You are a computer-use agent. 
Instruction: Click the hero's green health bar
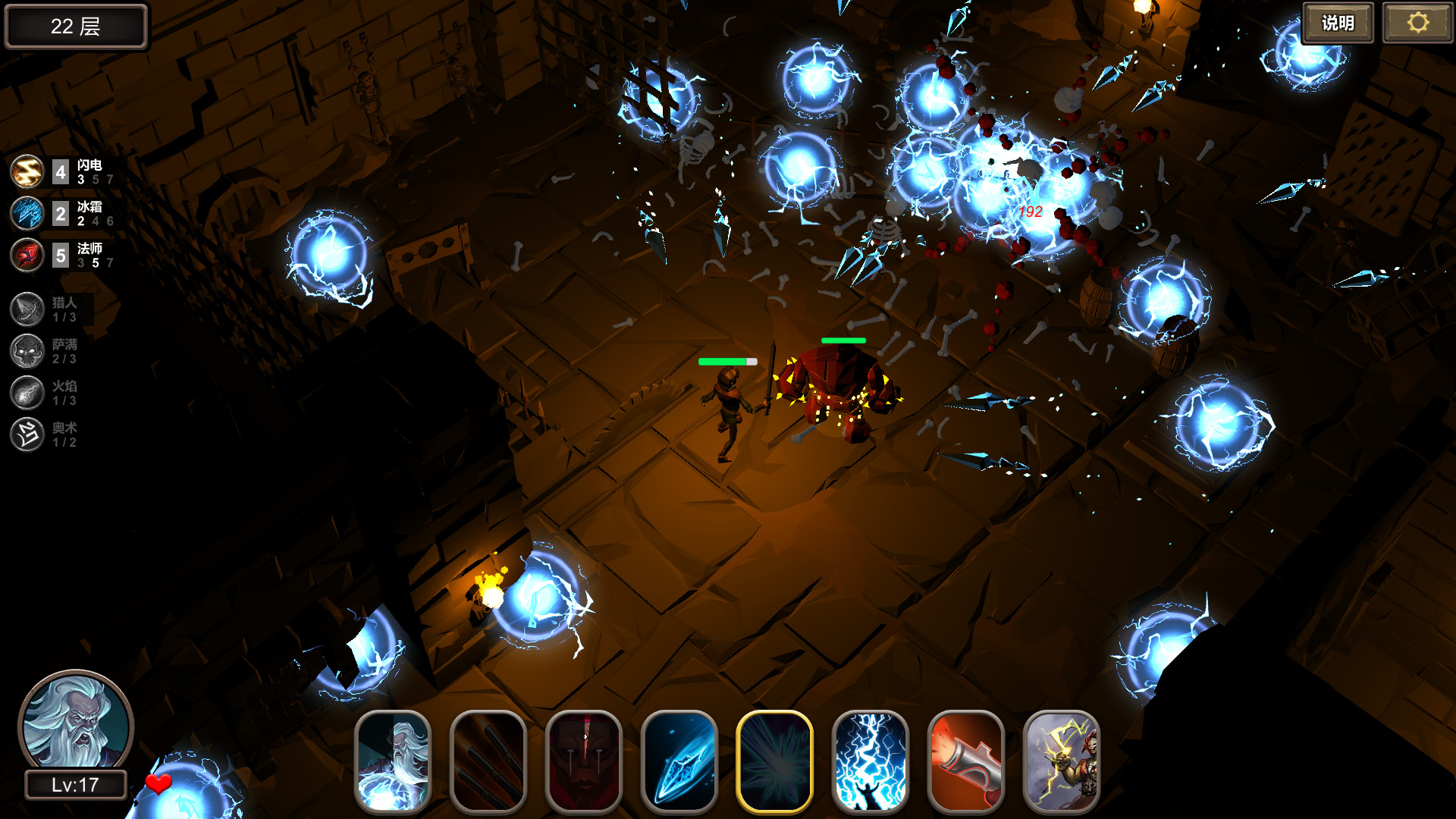tap(726, 362)
